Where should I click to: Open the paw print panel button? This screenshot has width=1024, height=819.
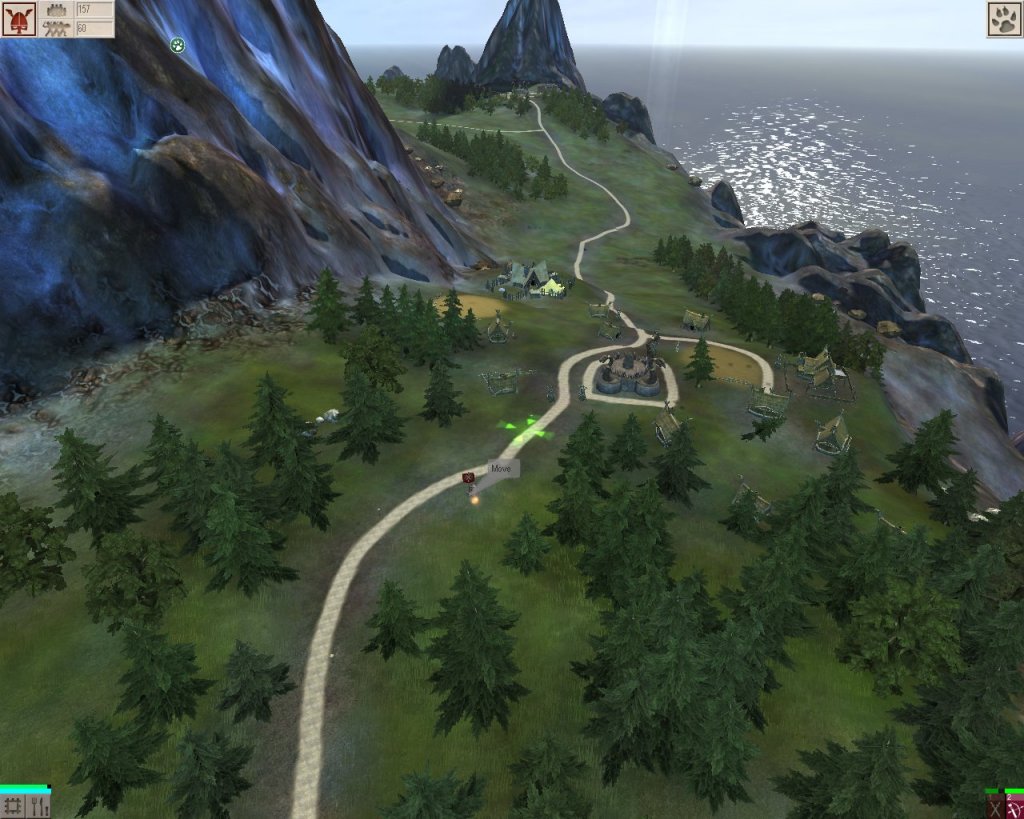coord(1004,19)
